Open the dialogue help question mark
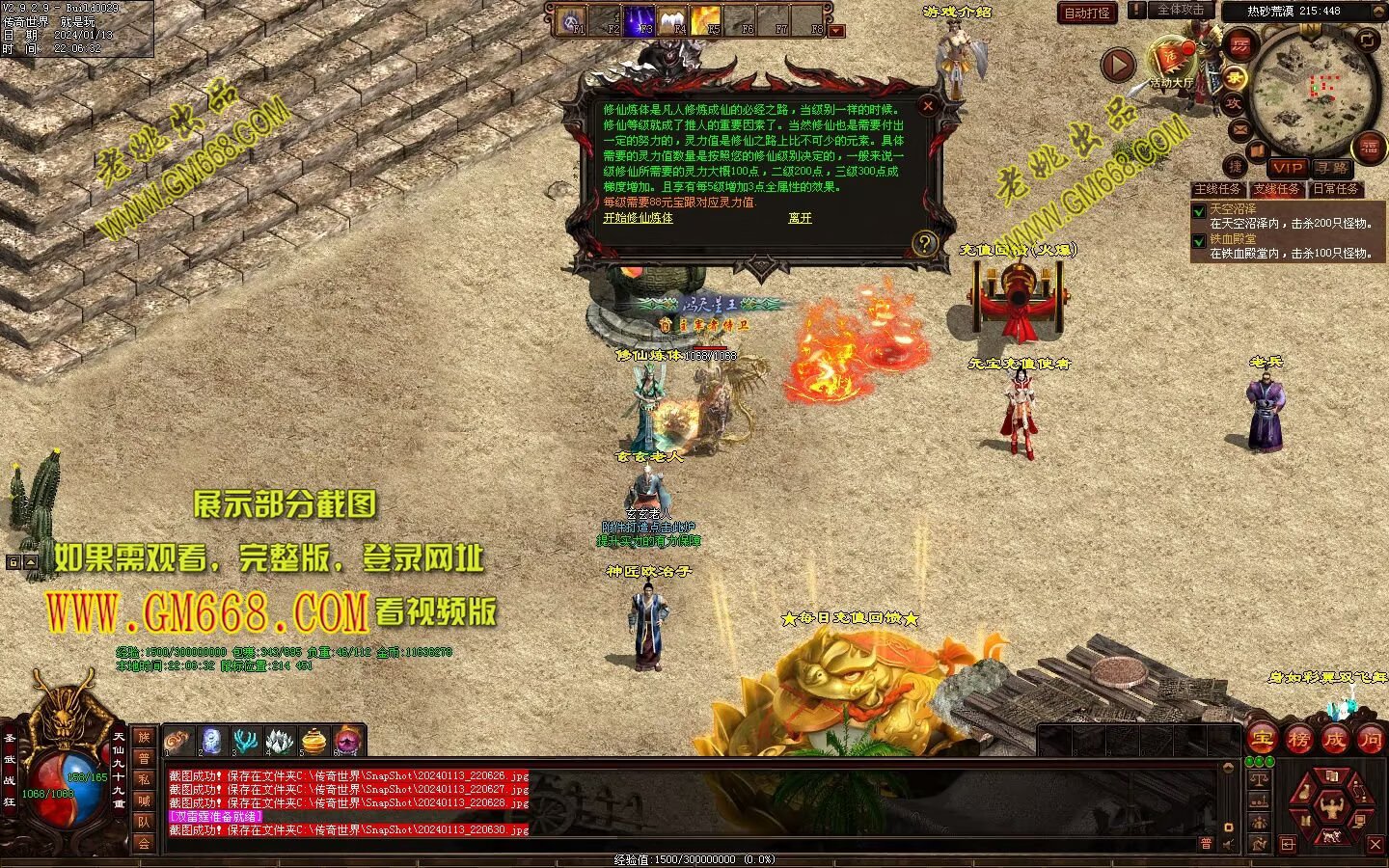 [925, 243]
